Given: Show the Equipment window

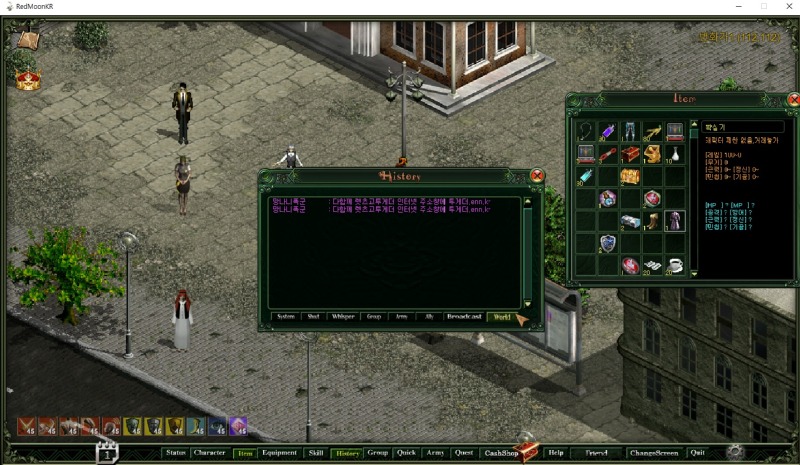Looking at the screenshot, I should pyautogui.click(x=279, y=453).
